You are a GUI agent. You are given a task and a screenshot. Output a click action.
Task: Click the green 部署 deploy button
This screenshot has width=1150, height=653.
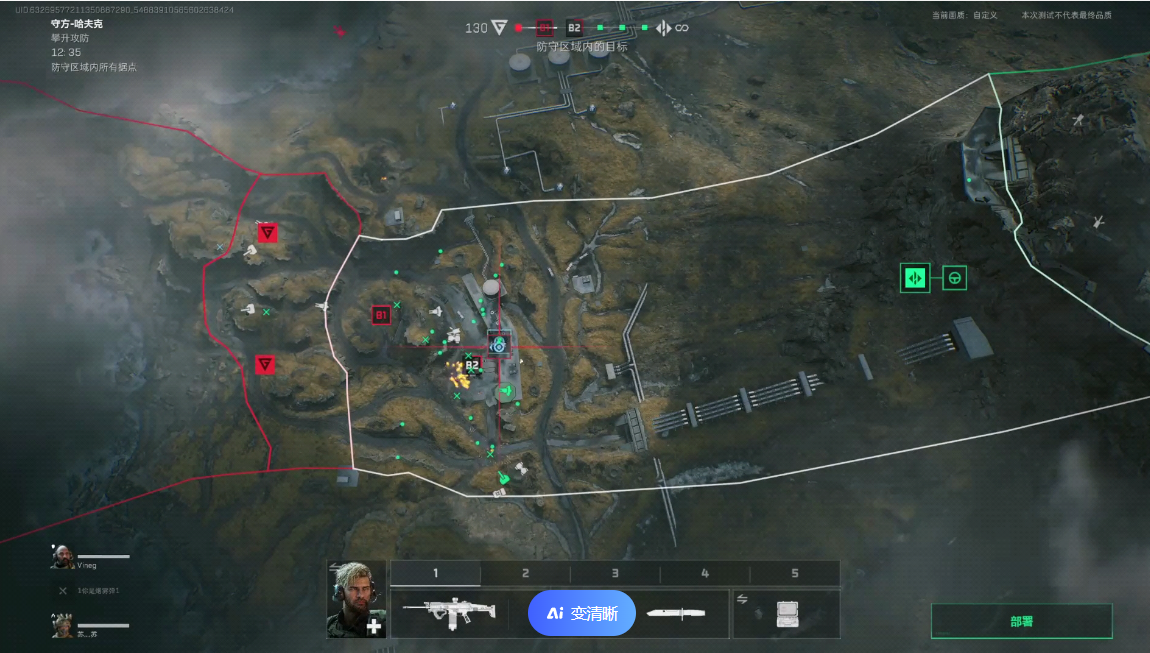pos(1021,621)
